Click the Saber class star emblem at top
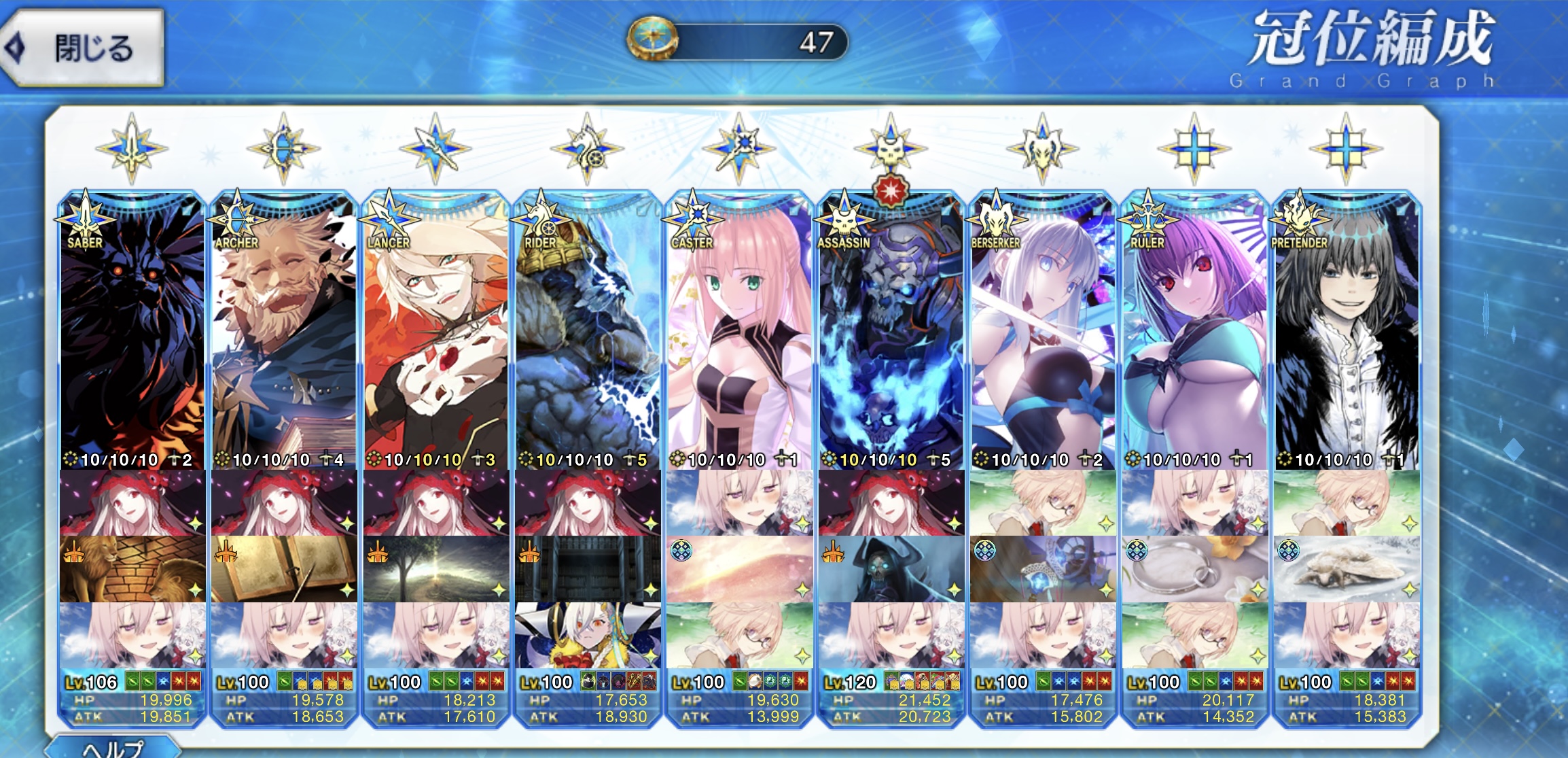The image size is (1568, 758). pos(132,149)
